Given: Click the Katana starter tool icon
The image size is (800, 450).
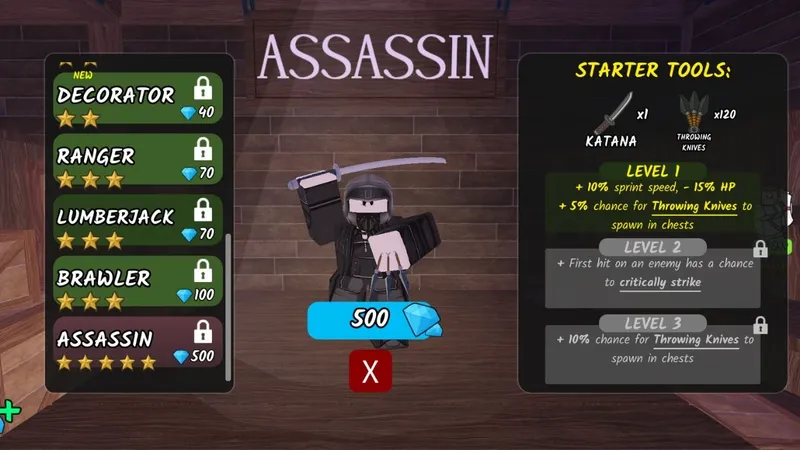Looking at the screenshot, I should (612, 115).
